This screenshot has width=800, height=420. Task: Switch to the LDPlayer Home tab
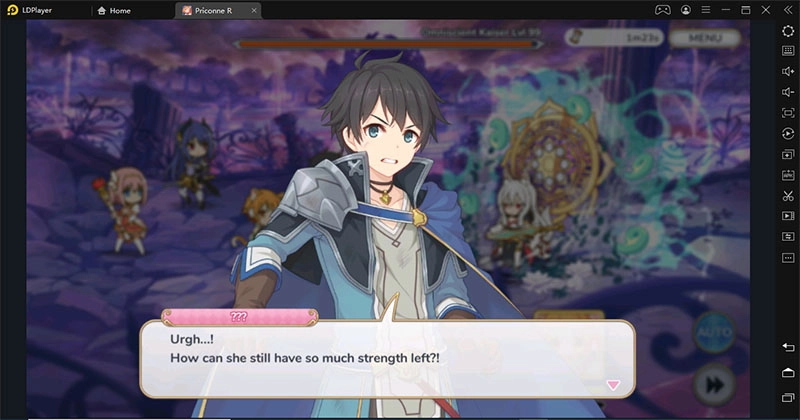pos(114,10)
